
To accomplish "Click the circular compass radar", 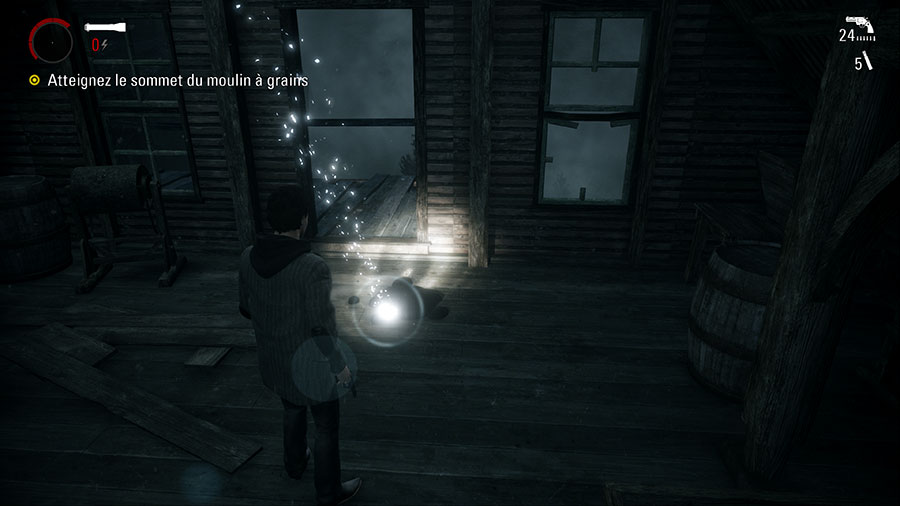I will [x=51, y=41].
